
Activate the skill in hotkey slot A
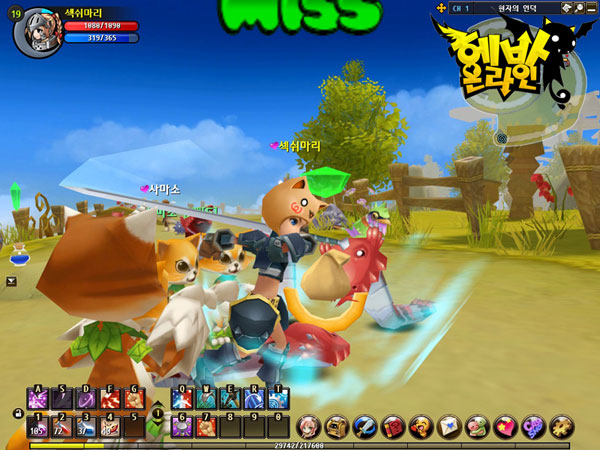38,400
